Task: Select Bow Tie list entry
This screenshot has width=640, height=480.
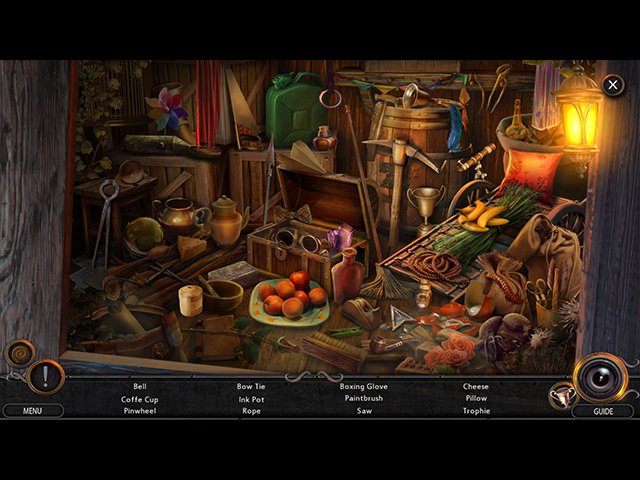Action: (251, 386)
